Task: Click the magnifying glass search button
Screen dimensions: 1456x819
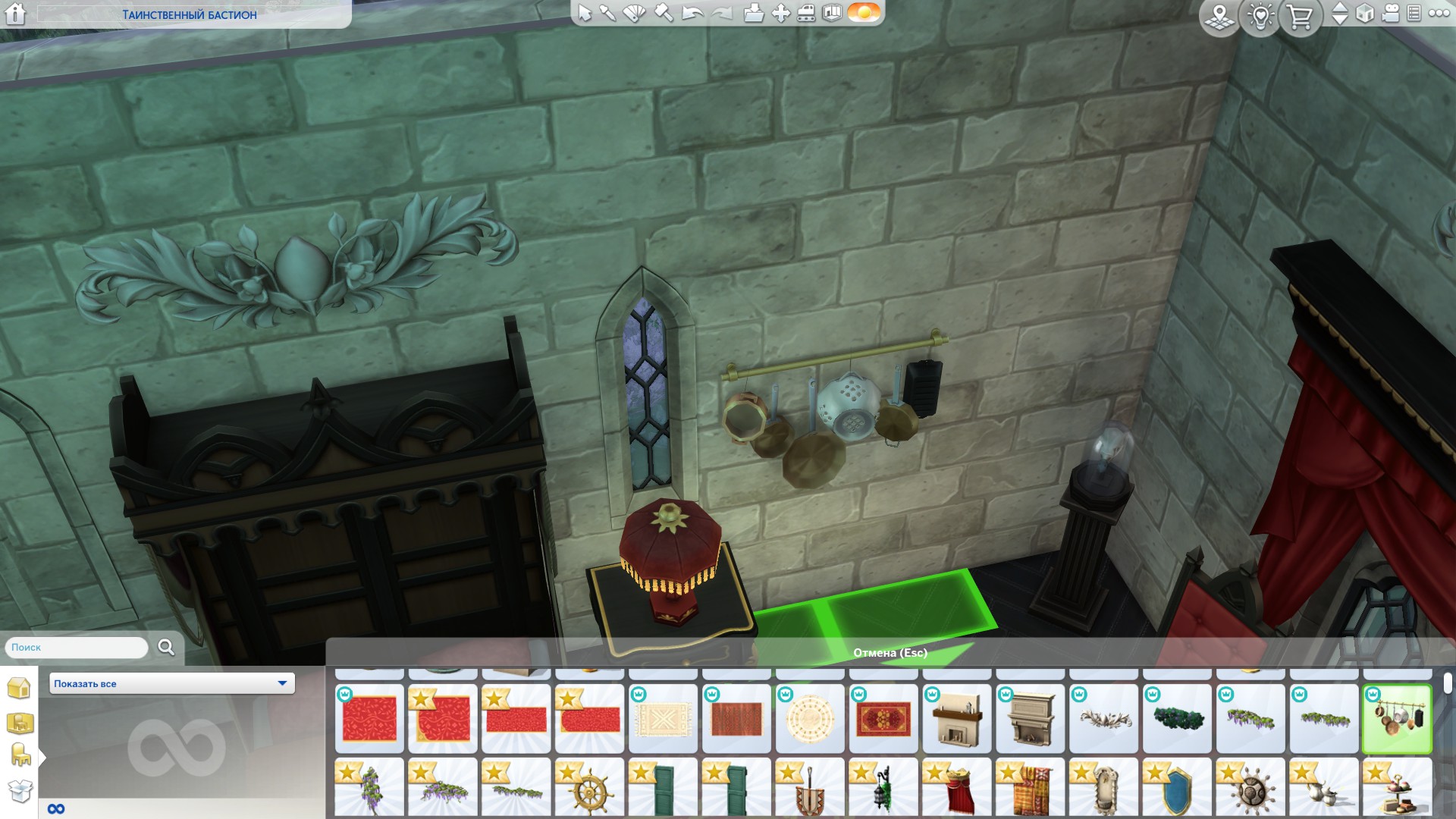Action: pos(166,647)
